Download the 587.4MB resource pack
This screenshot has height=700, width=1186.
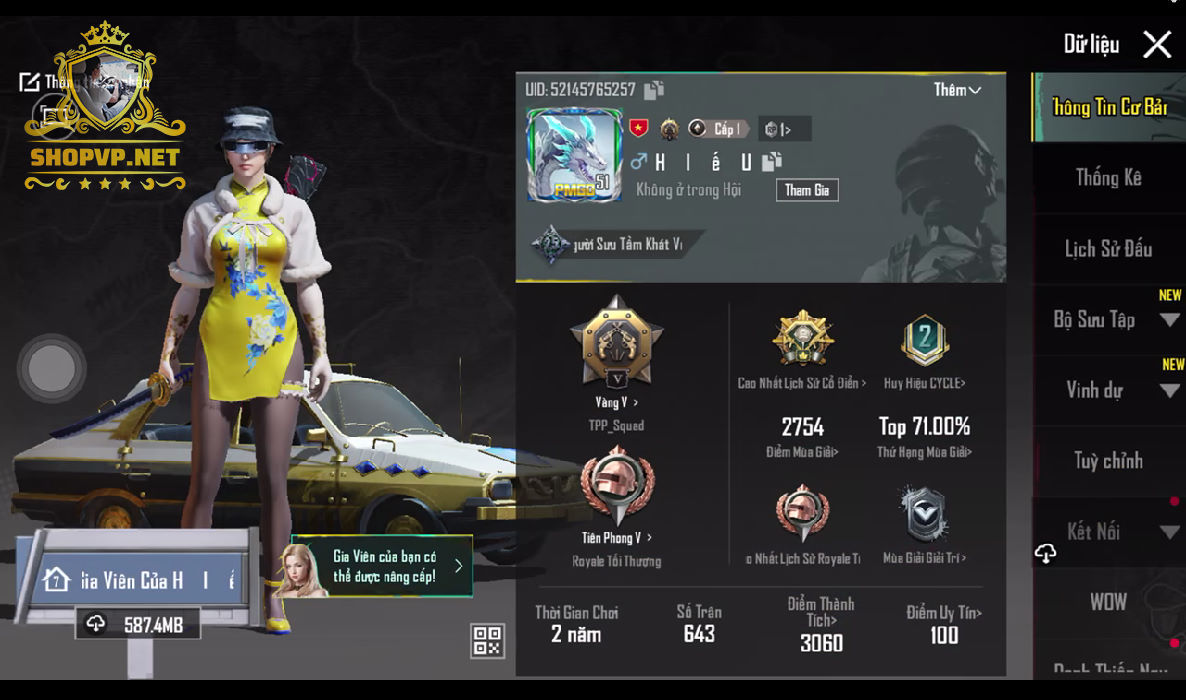pos(138,625)
